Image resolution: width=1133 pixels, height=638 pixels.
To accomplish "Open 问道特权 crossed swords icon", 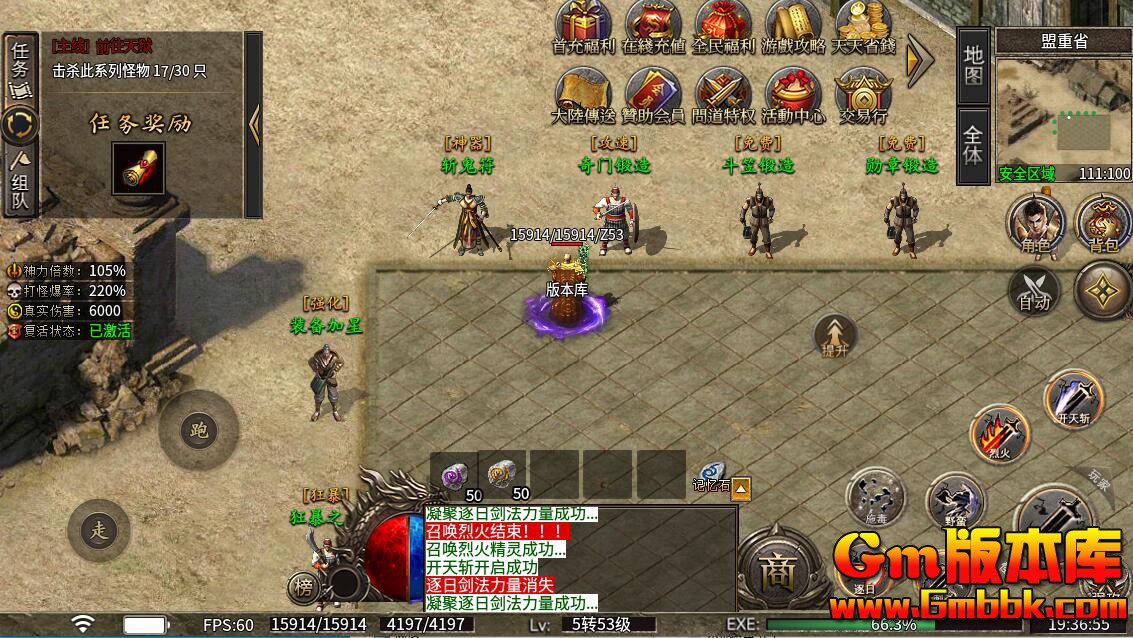I will (x=723, y=93).
